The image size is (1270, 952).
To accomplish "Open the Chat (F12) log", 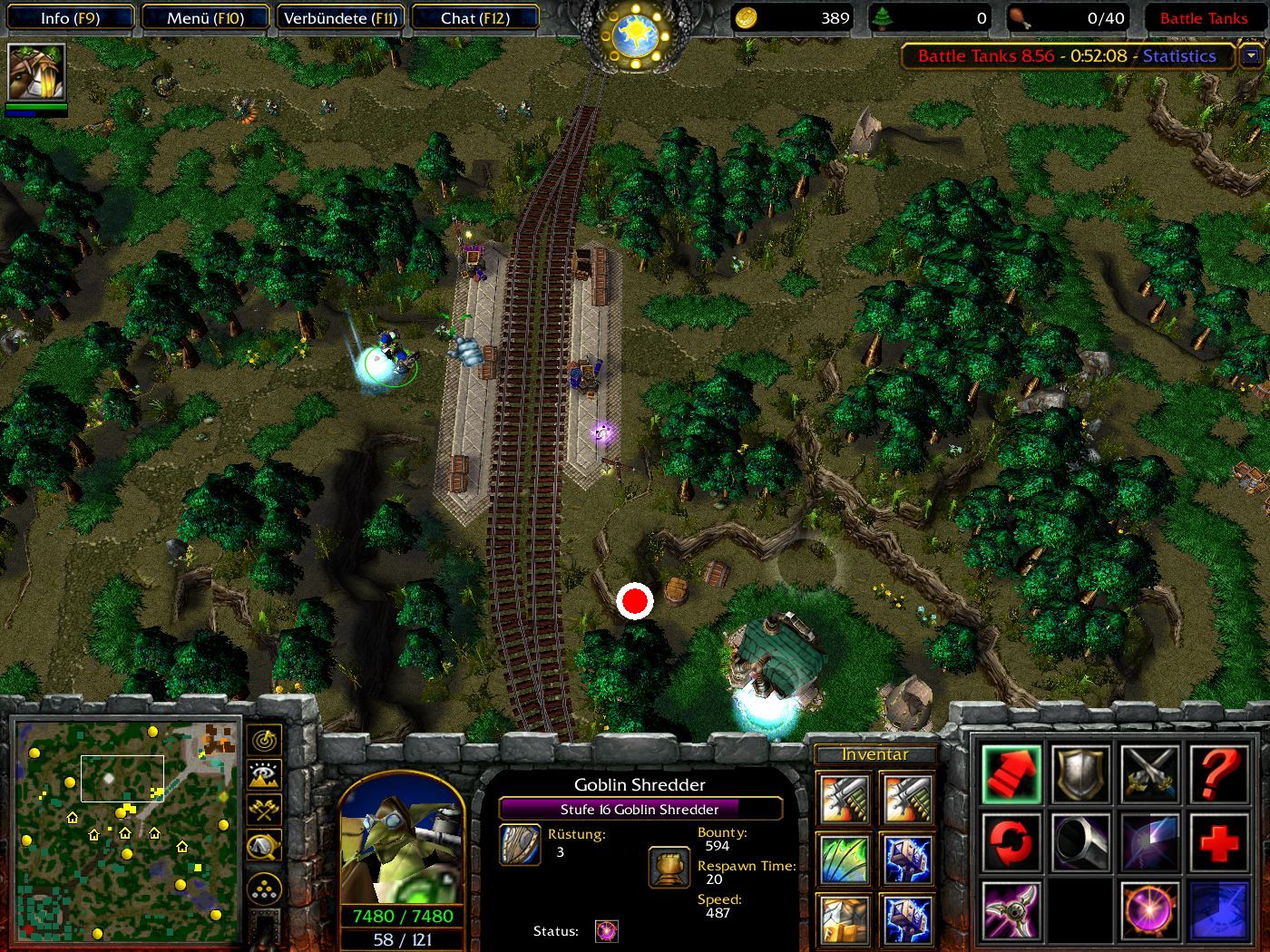I will (474, 18).
